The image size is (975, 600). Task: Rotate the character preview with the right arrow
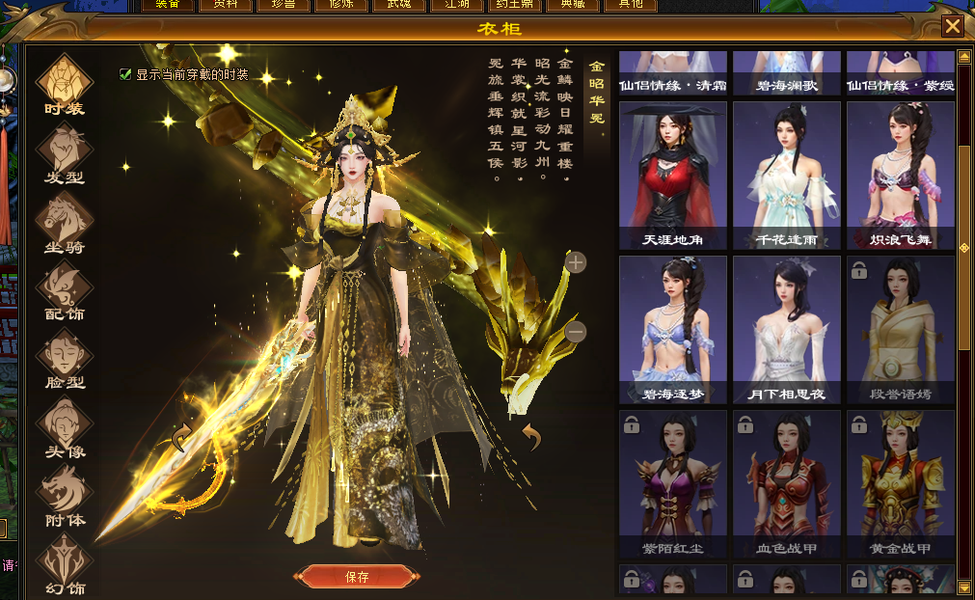pos(531,436)
